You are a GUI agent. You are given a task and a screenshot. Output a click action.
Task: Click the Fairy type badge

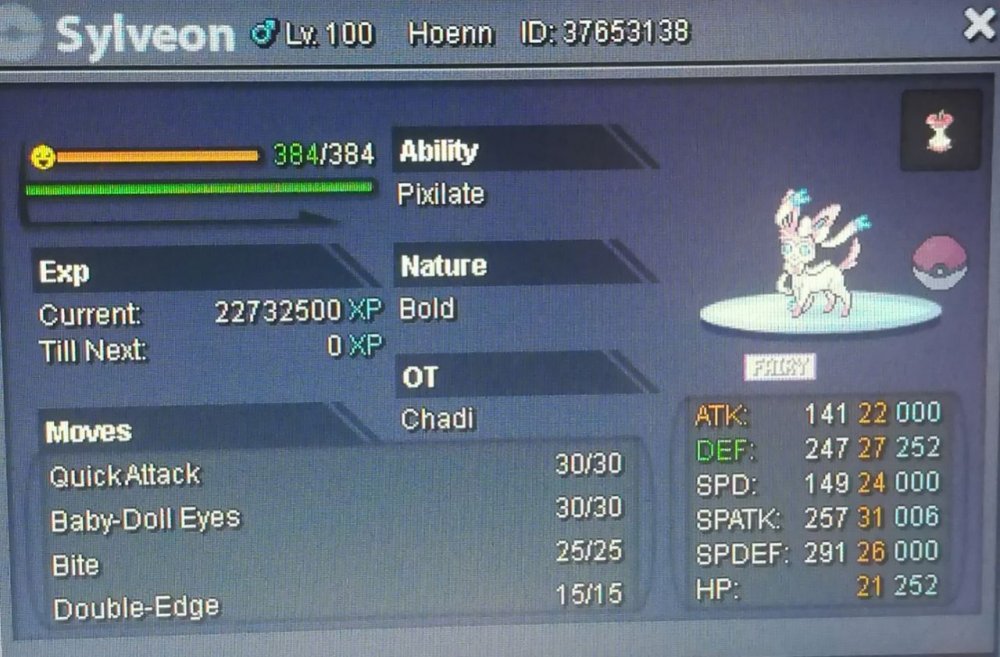point(780,367)
